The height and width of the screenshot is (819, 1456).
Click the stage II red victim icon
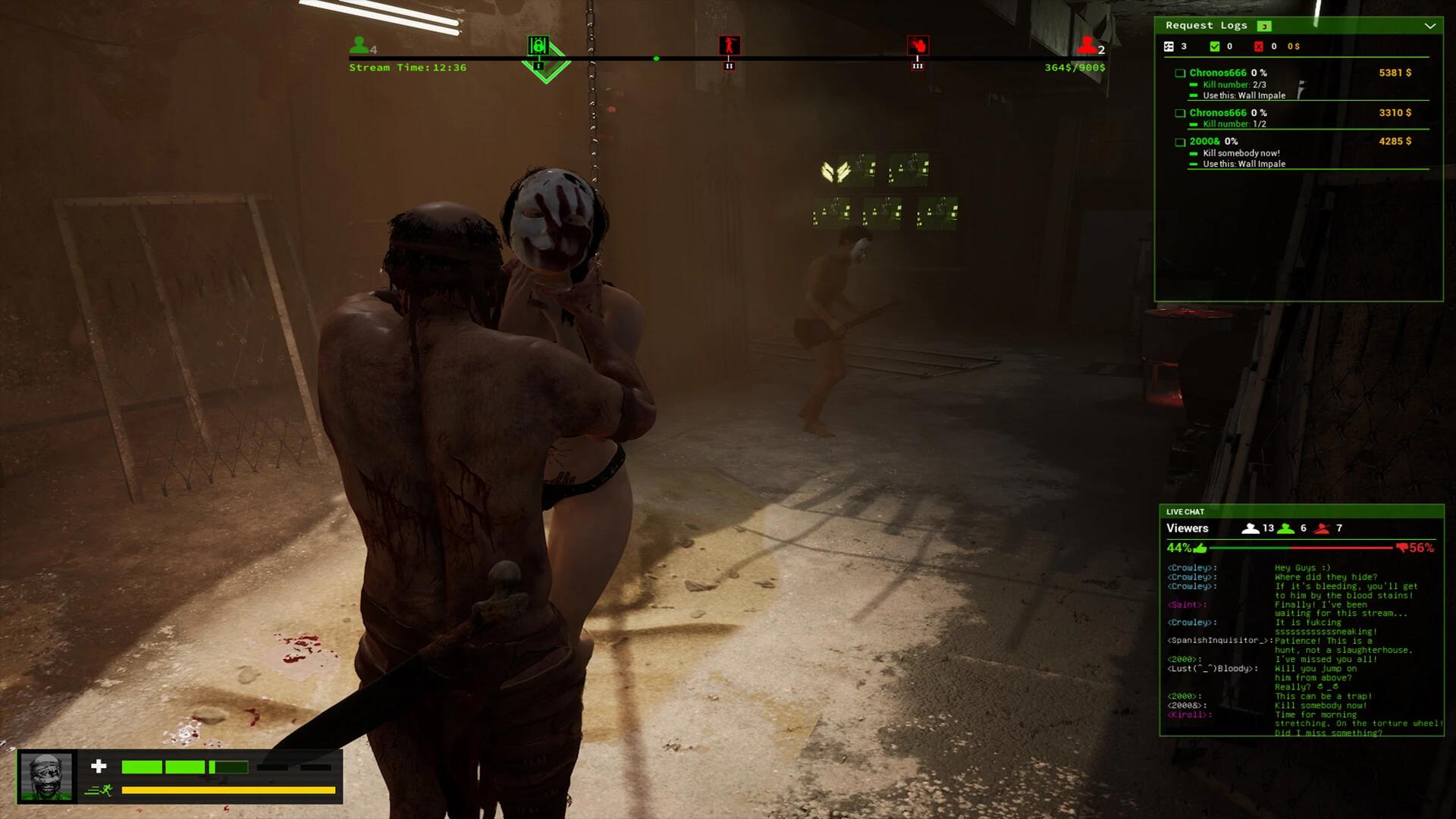coord(729,45)
